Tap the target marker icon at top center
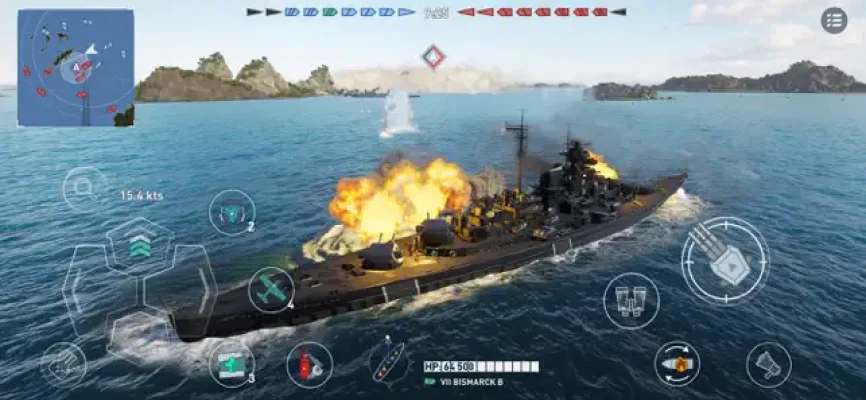This screenshot has width=866, height=400. (x=433, y=56)
